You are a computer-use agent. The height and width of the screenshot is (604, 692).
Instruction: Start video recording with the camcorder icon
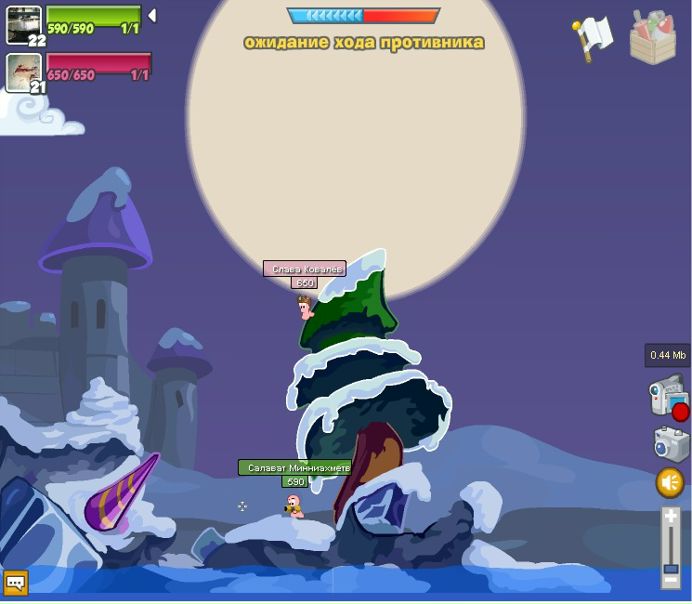click(x=667, y=396)
